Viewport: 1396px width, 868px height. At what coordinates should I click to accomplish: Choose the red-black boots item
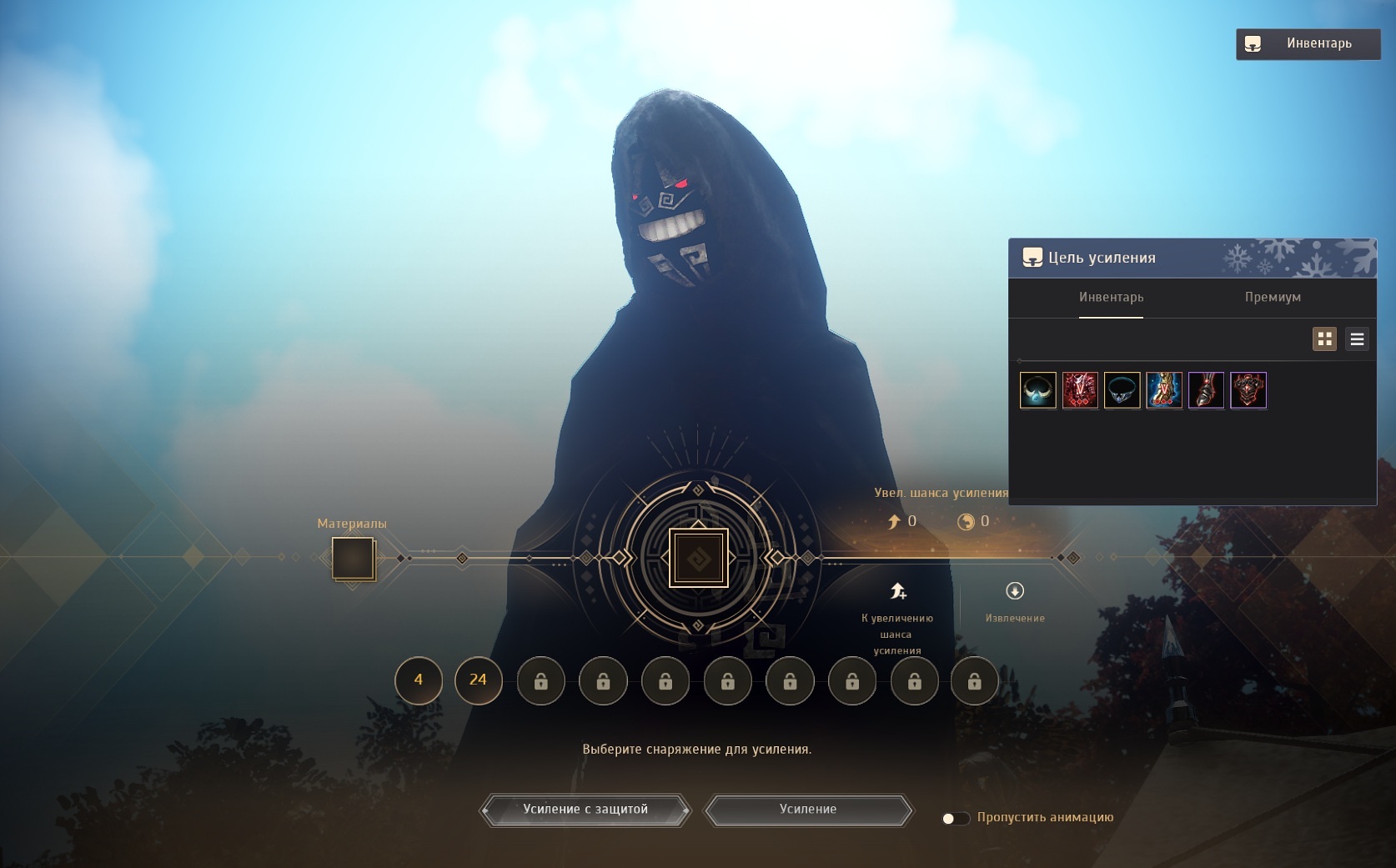[1206, 390]
